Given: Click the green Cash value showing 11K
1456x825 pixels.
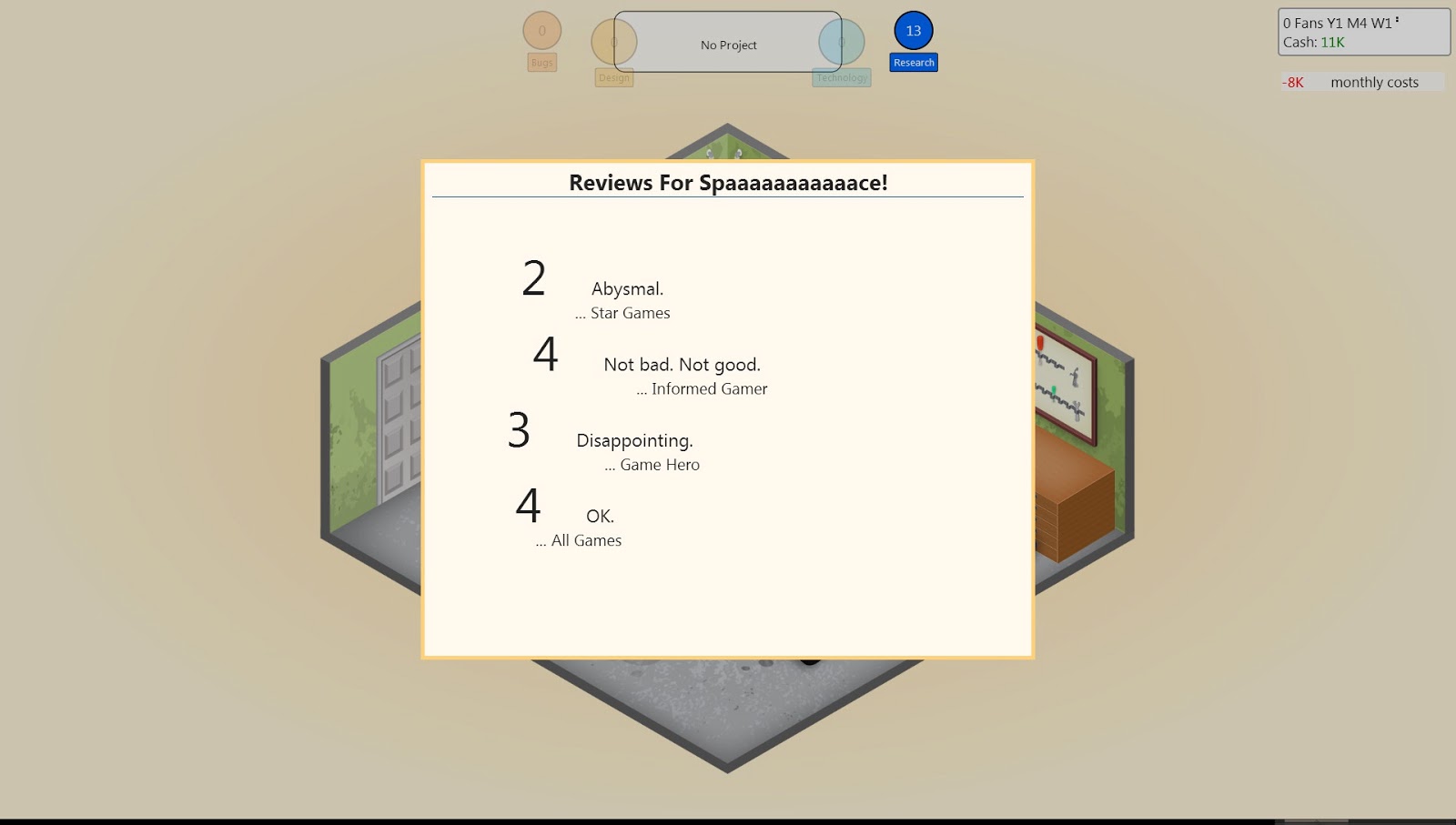Looking at the screenshot, I should (x=1332, y=41).
